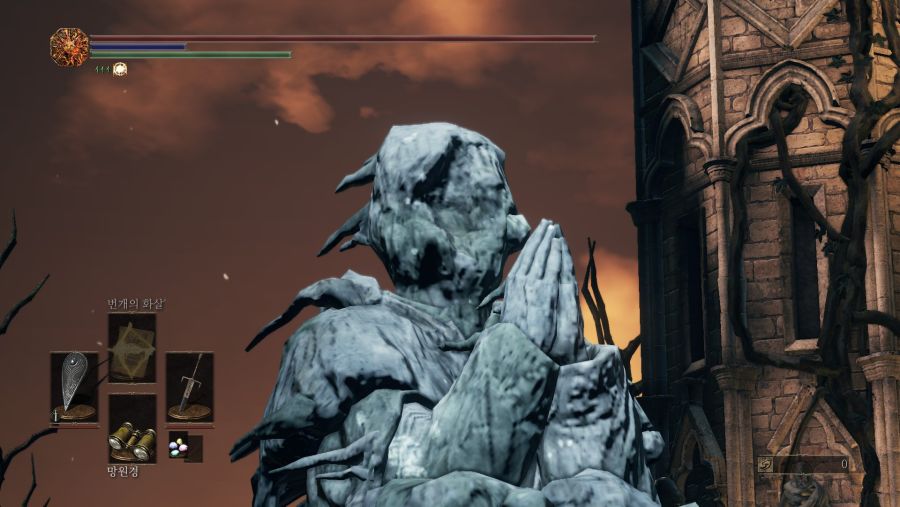The height and width of the screenshot is (507, 900).
Task: Choose the Lightning Arrow spell slot
Action: coord(132,348)
